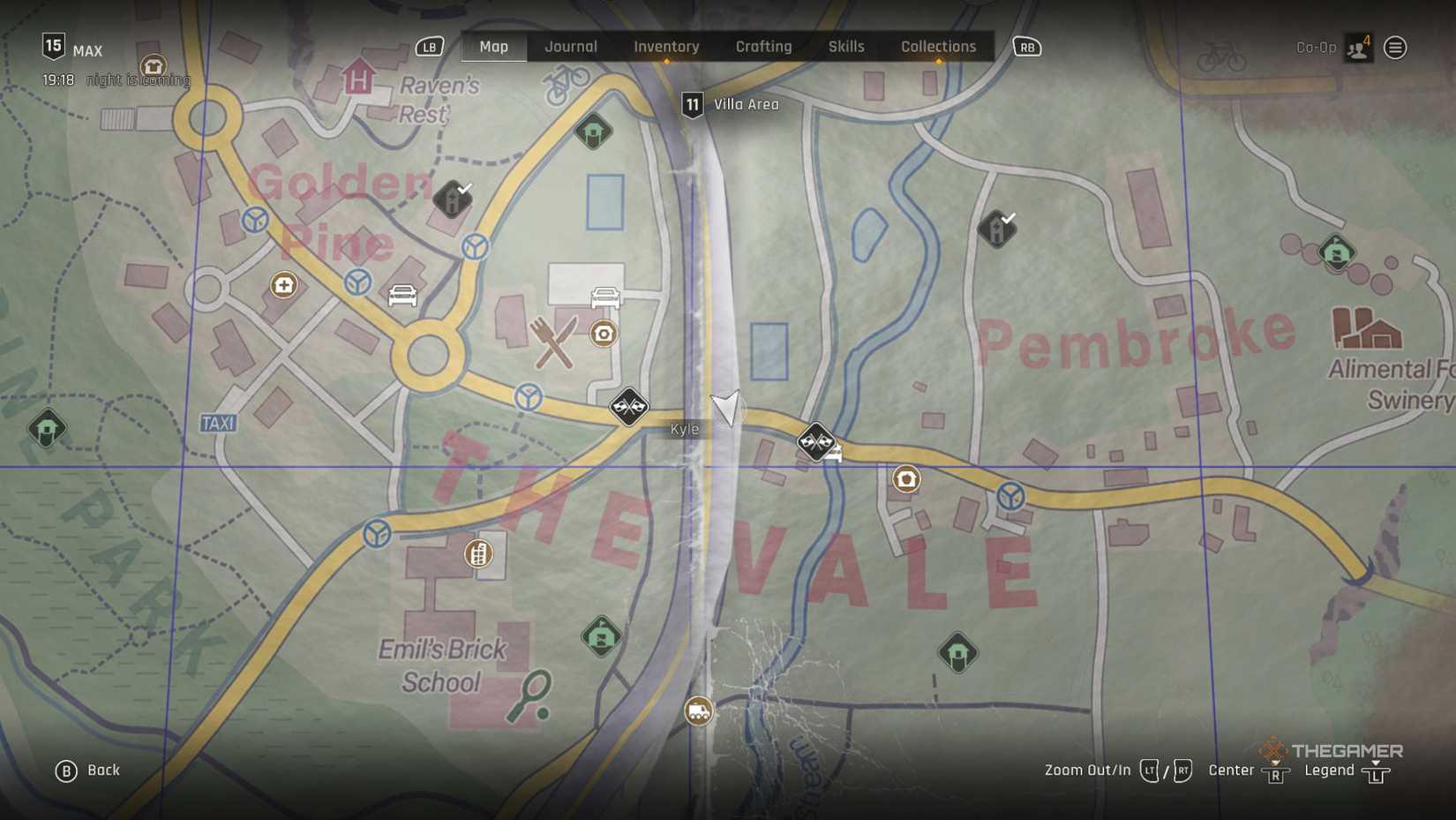
Task: Select the Villa Area level 11 marker
Action: (x=693, y=105)
